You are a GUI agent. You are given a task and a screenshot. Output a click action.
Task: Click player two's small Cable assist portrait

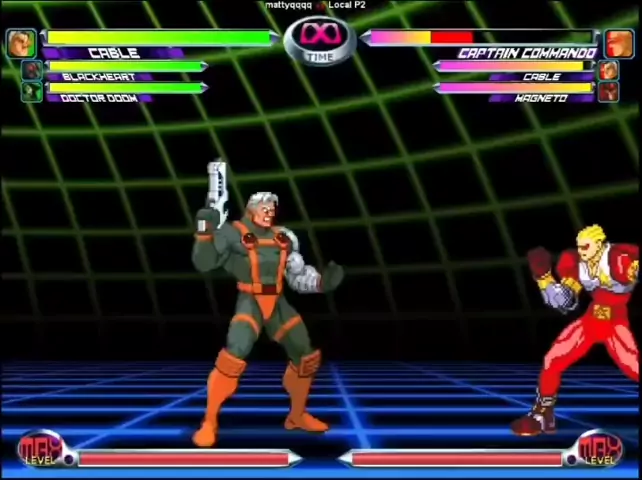607,71
